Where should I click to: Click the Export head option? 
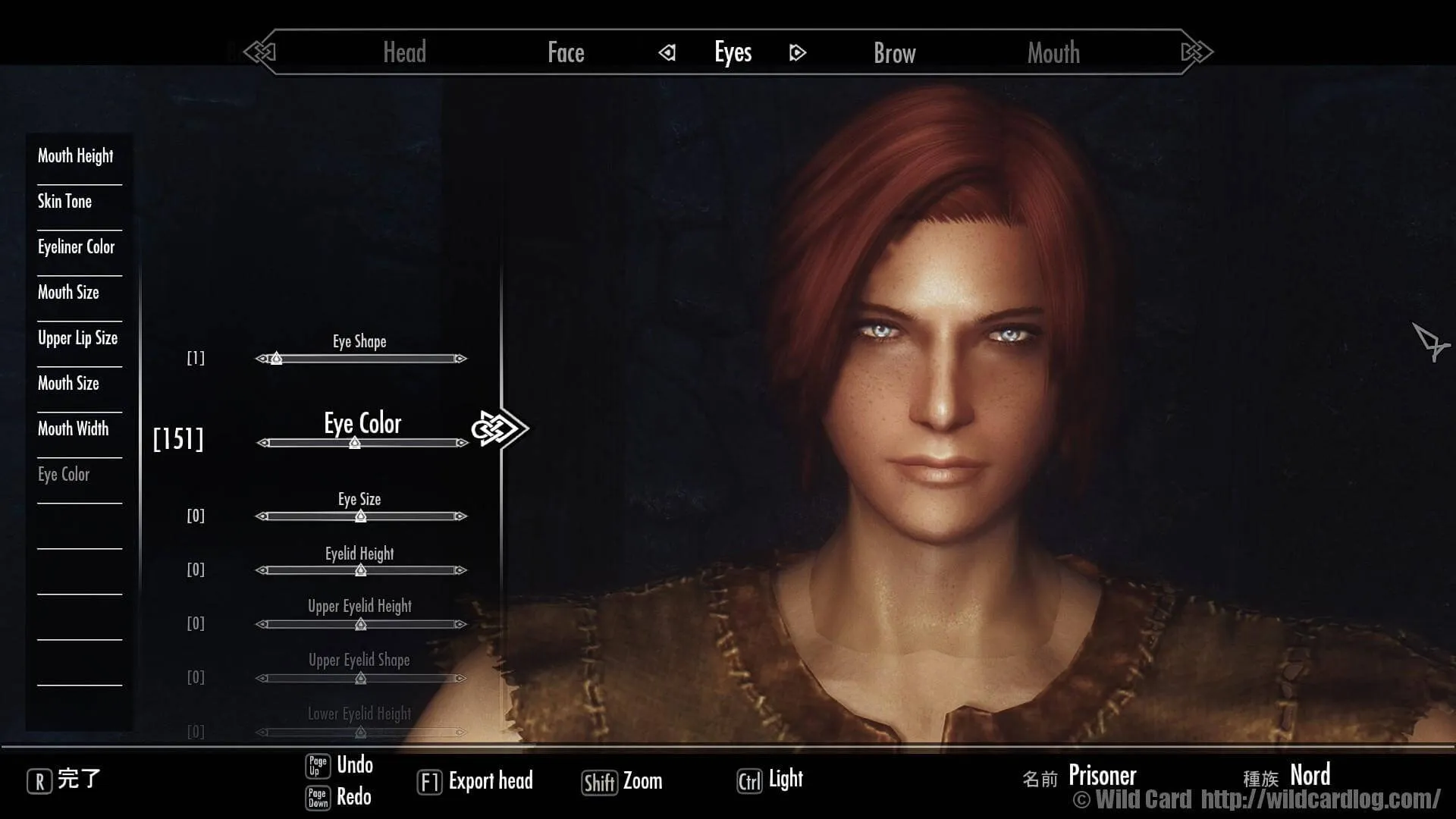click(475, 781)
